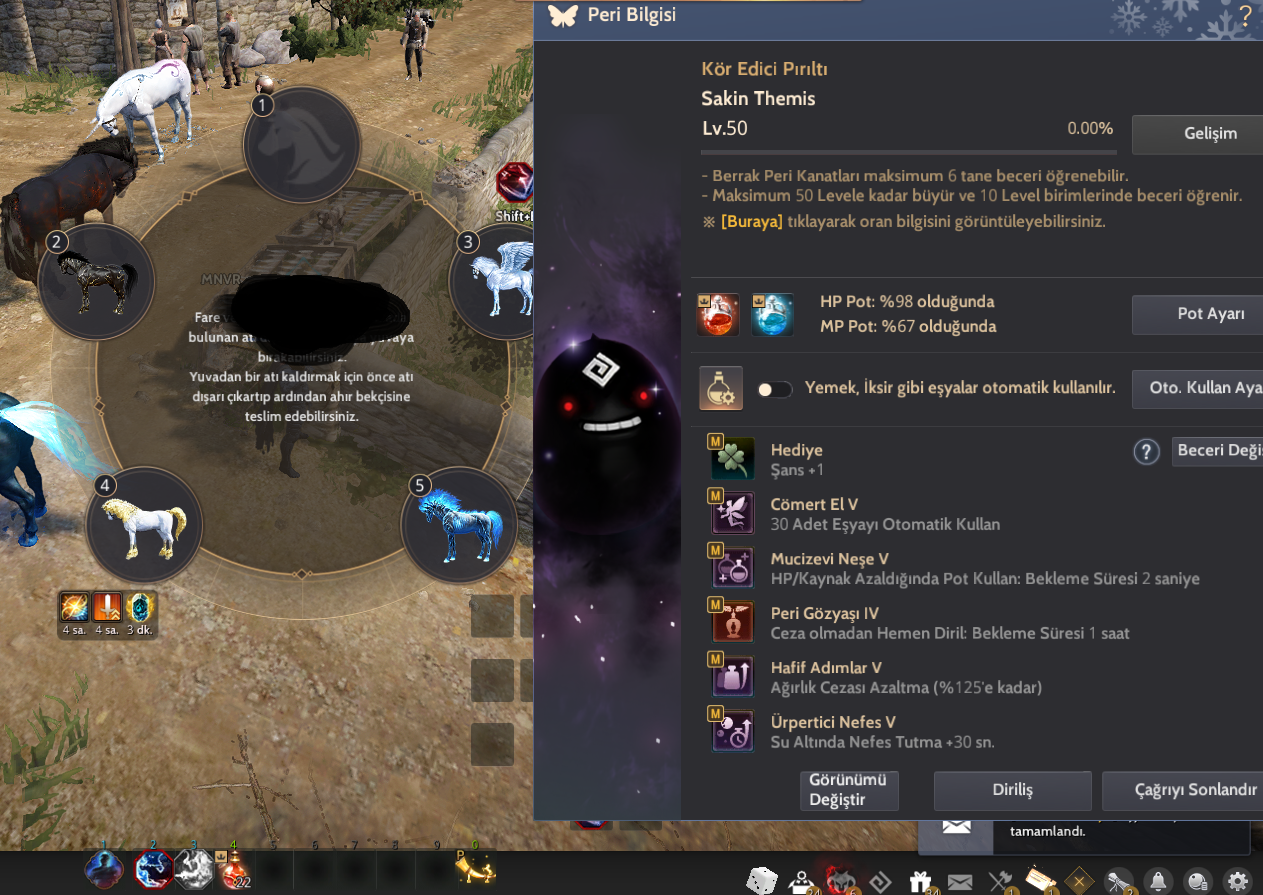The height and width of the screenshot is (895, 1263).
Task: Toggle automatic food and elixir use
Action: coord(775,389)
